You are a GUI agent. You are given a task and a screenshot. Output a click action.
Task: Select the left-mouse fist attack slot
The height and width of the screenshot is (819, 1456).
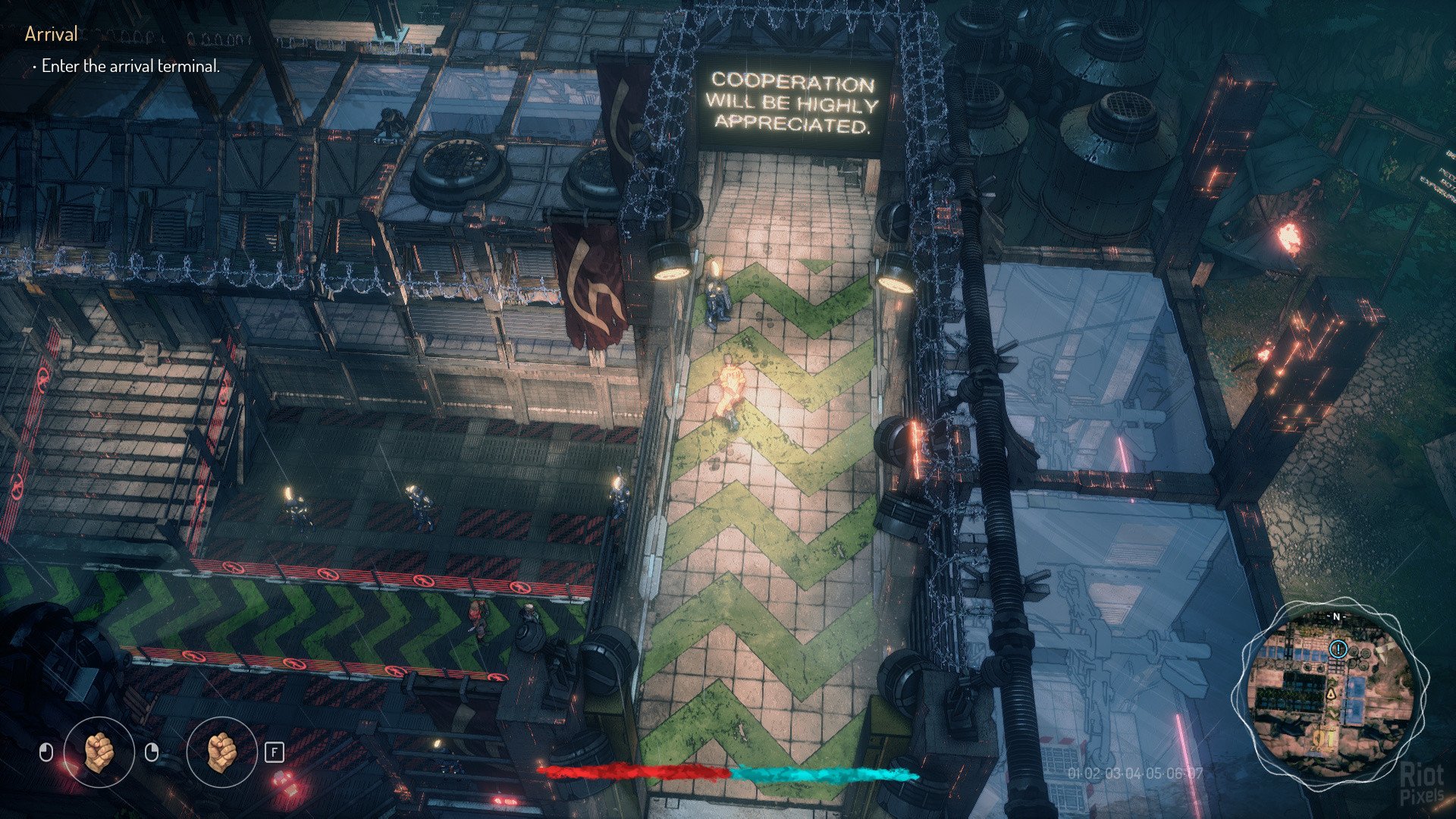(x=99, y=752)
